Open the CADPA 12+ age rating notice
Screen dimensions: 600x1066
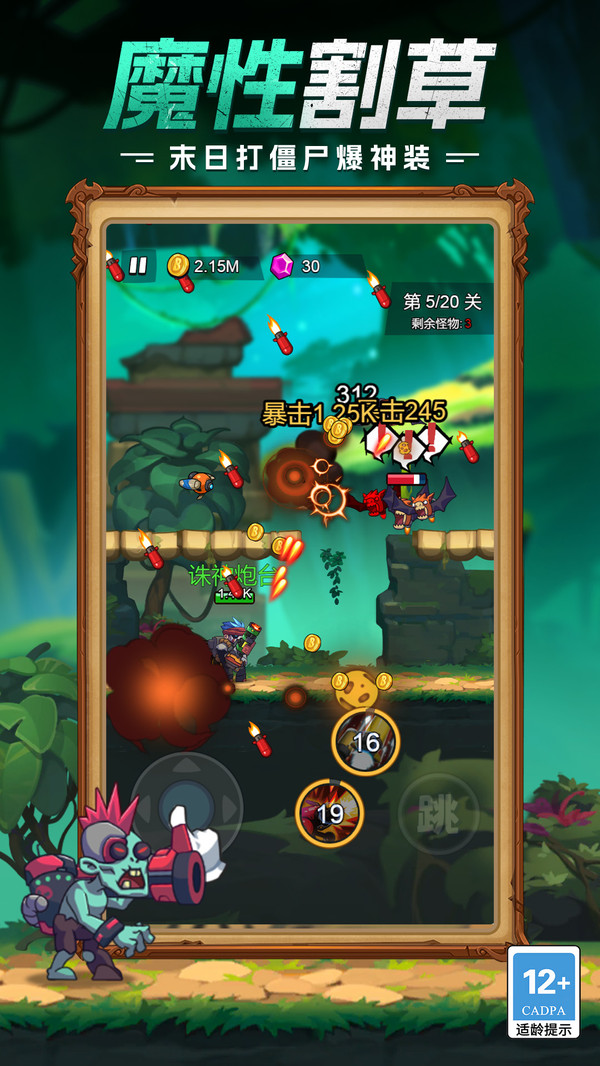point(544,991)
